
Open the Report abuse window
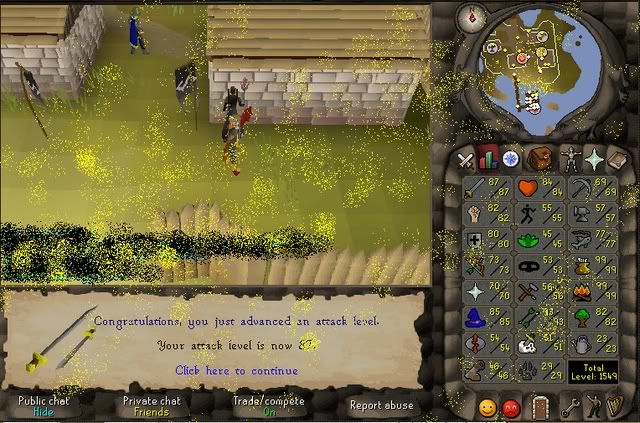click(x=381, y=405)
